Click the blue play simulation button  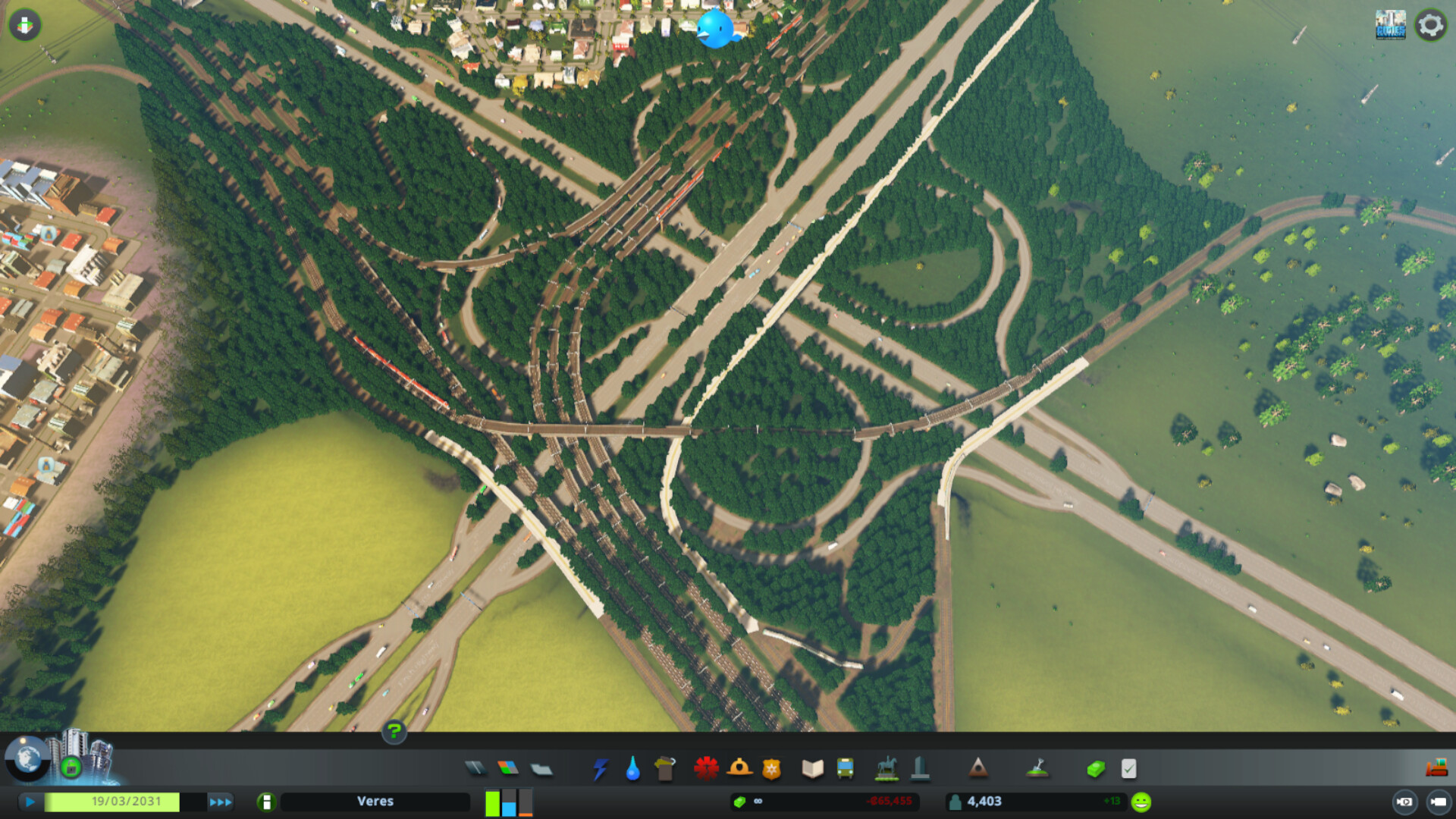point(30,802)
